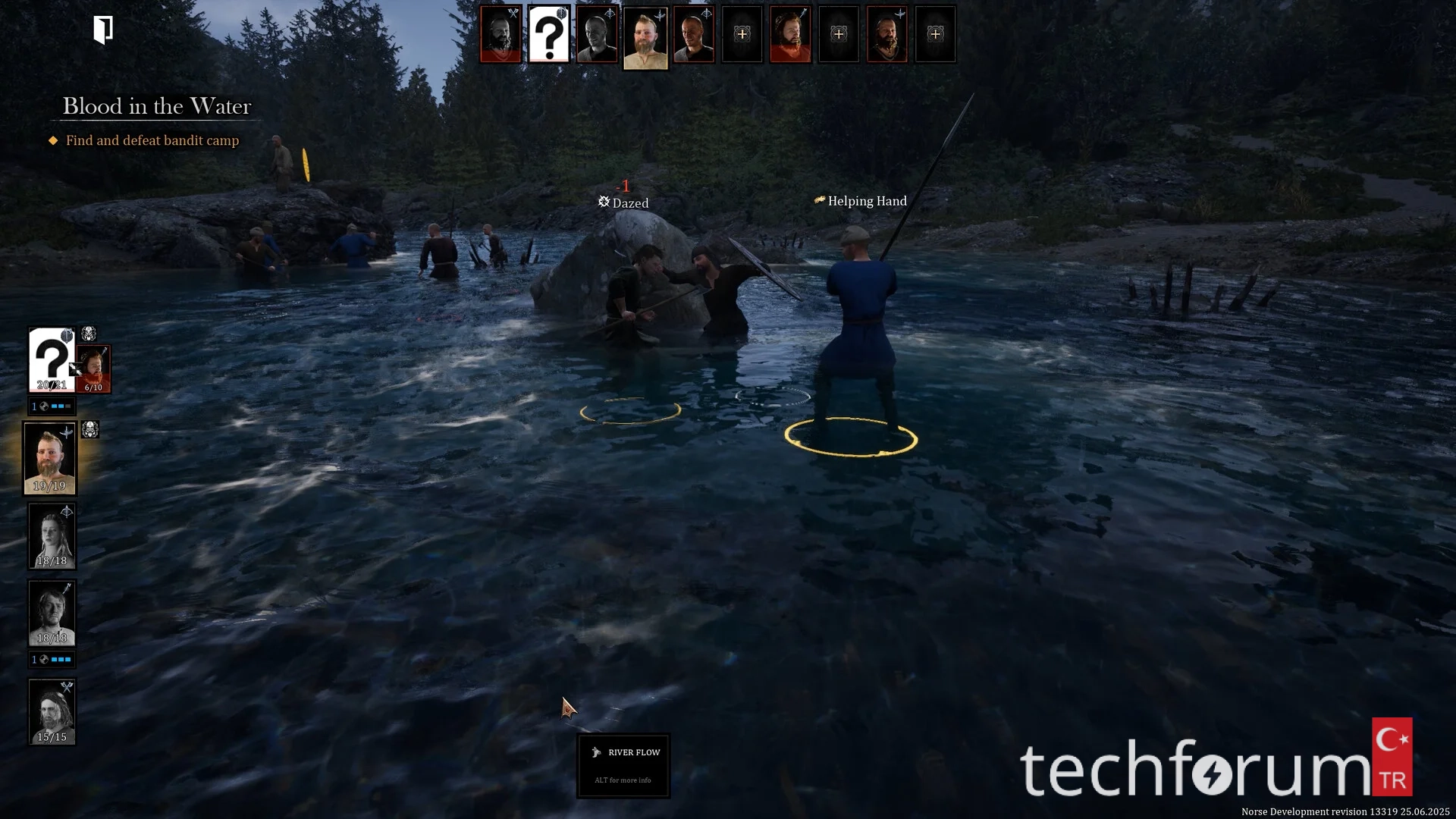Viewport: 1456px width, 819px height.
Task: Select the question-mark portrait in the turn order bar
Action: coord(548,35)
